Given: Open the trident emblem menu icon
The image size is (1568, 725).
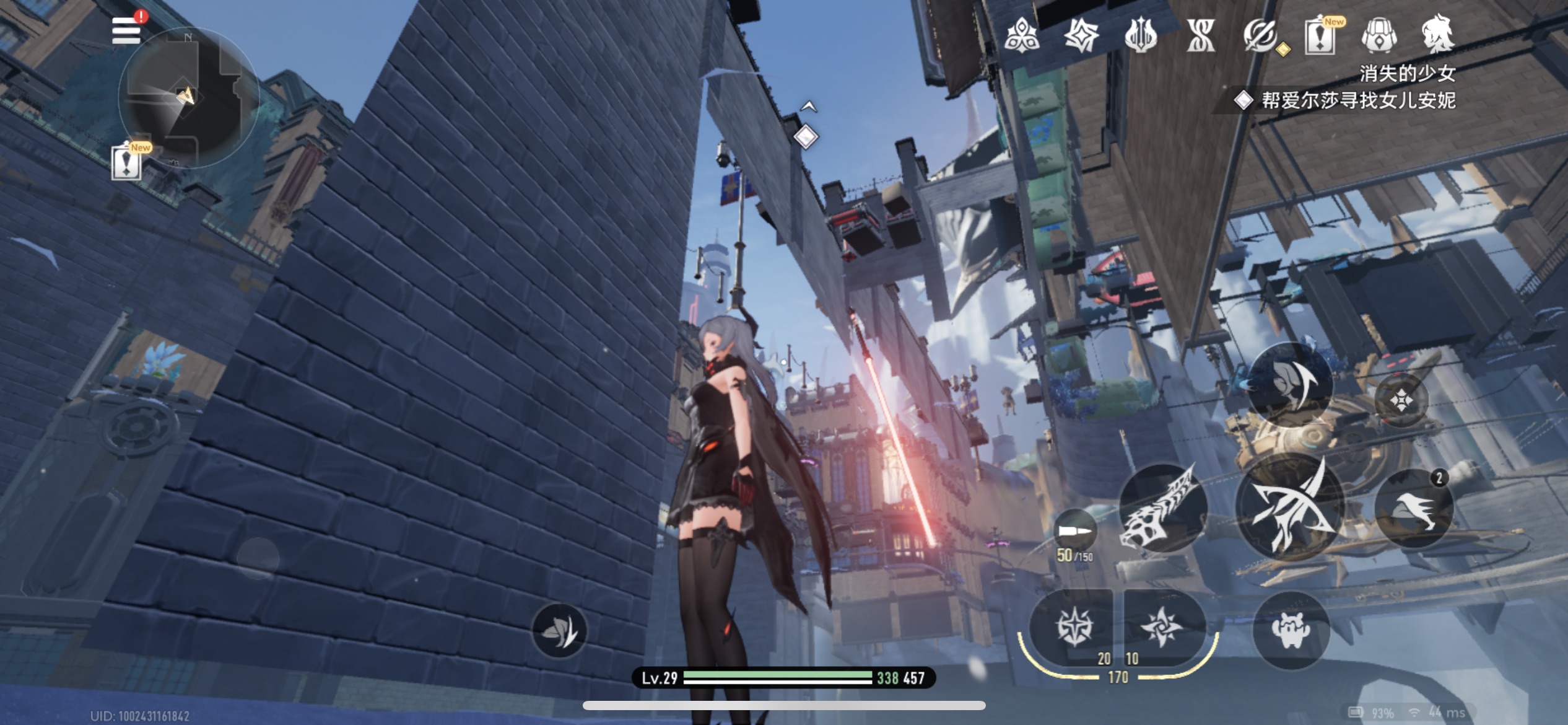Looking at the screenshot, I should click(x=1141, y=35).
